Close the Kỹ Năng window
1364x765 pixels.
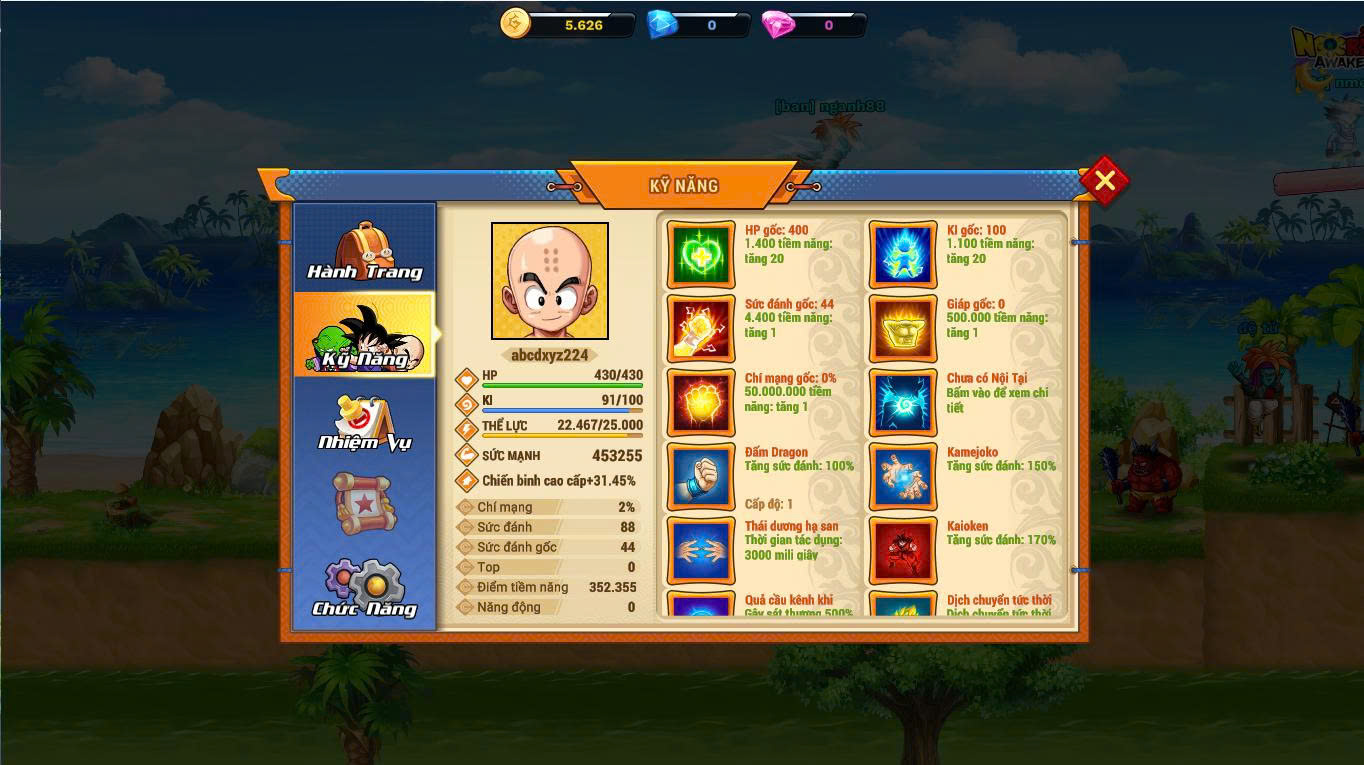[x=1104, y=181]
